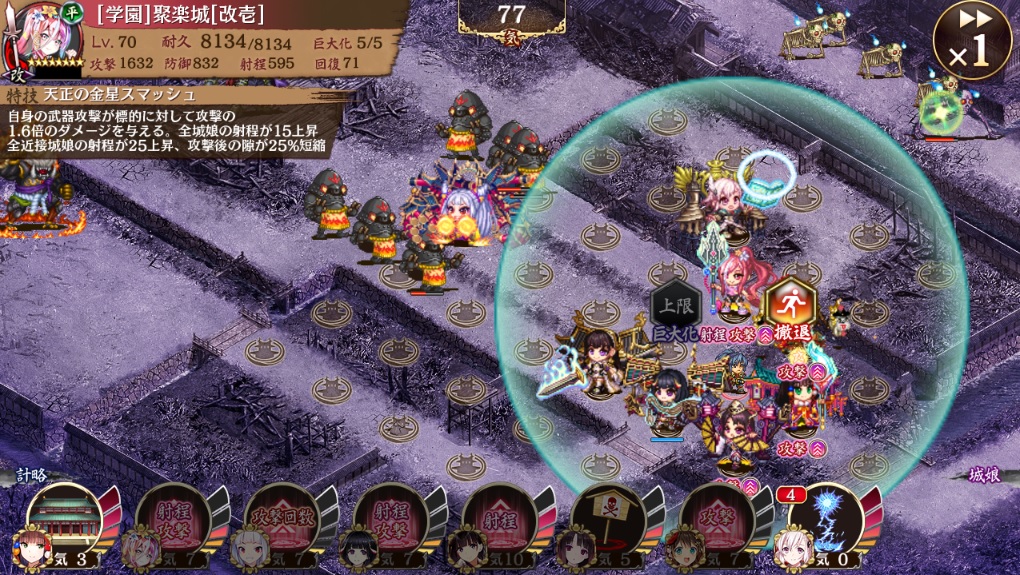
Task: Select the 聚楽城 character portrait in the status panel
Action: click(32, 38)
